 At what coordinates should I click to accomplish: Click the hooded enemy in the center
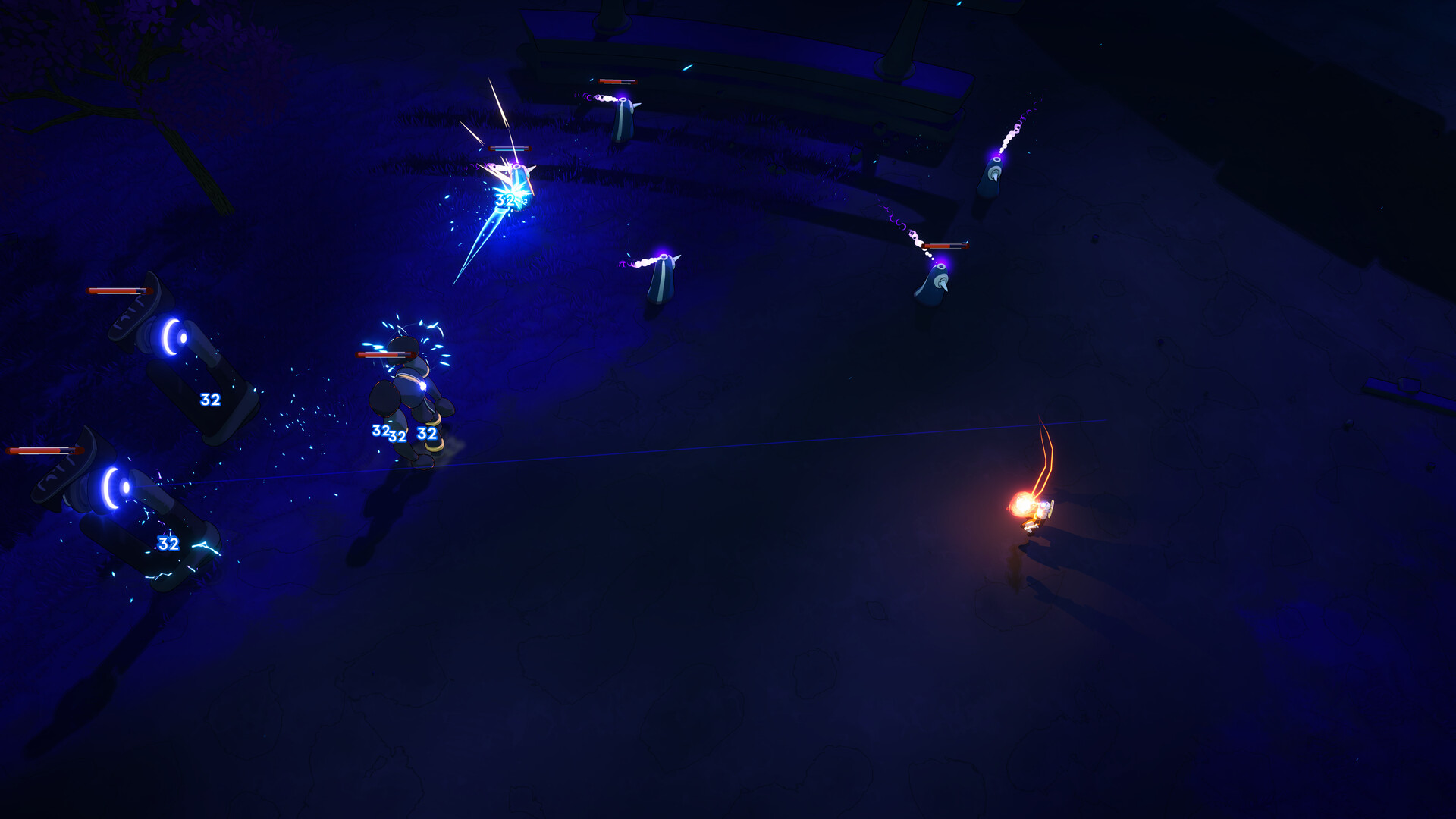[x=660, y=281]
